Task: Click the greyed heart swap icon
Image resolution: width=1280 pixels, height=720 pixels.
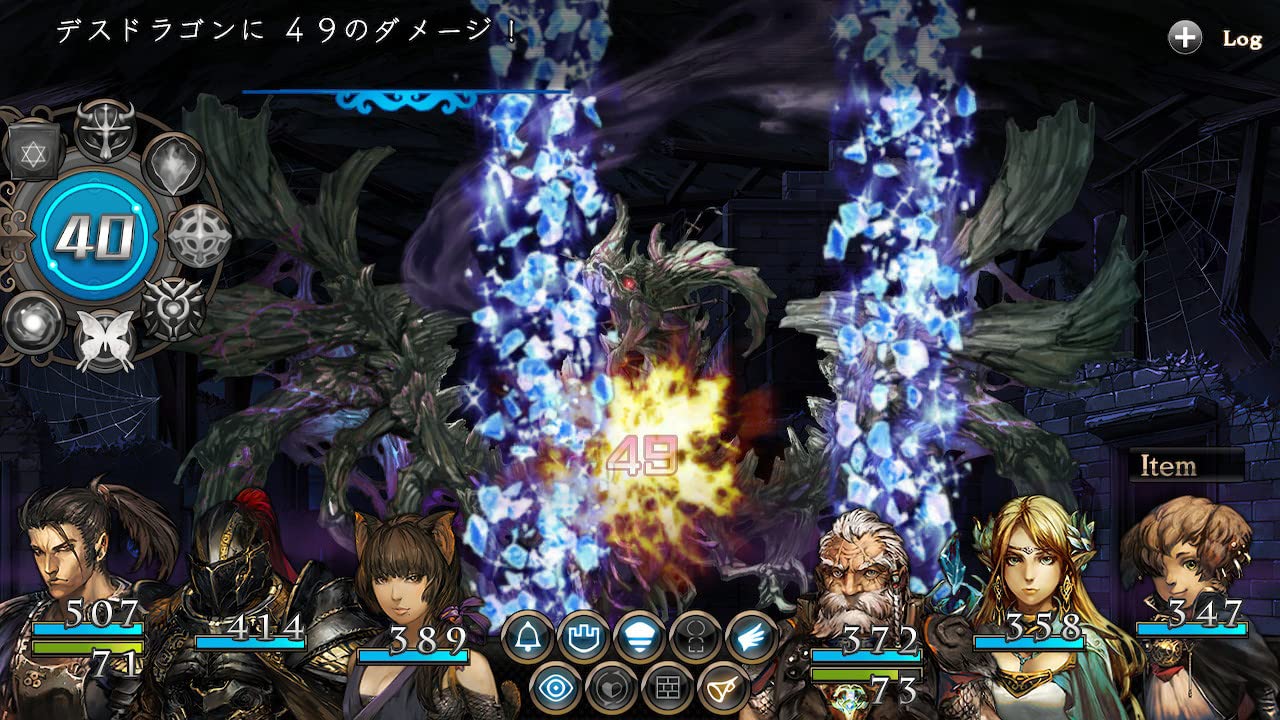Action: coord(610,689)
